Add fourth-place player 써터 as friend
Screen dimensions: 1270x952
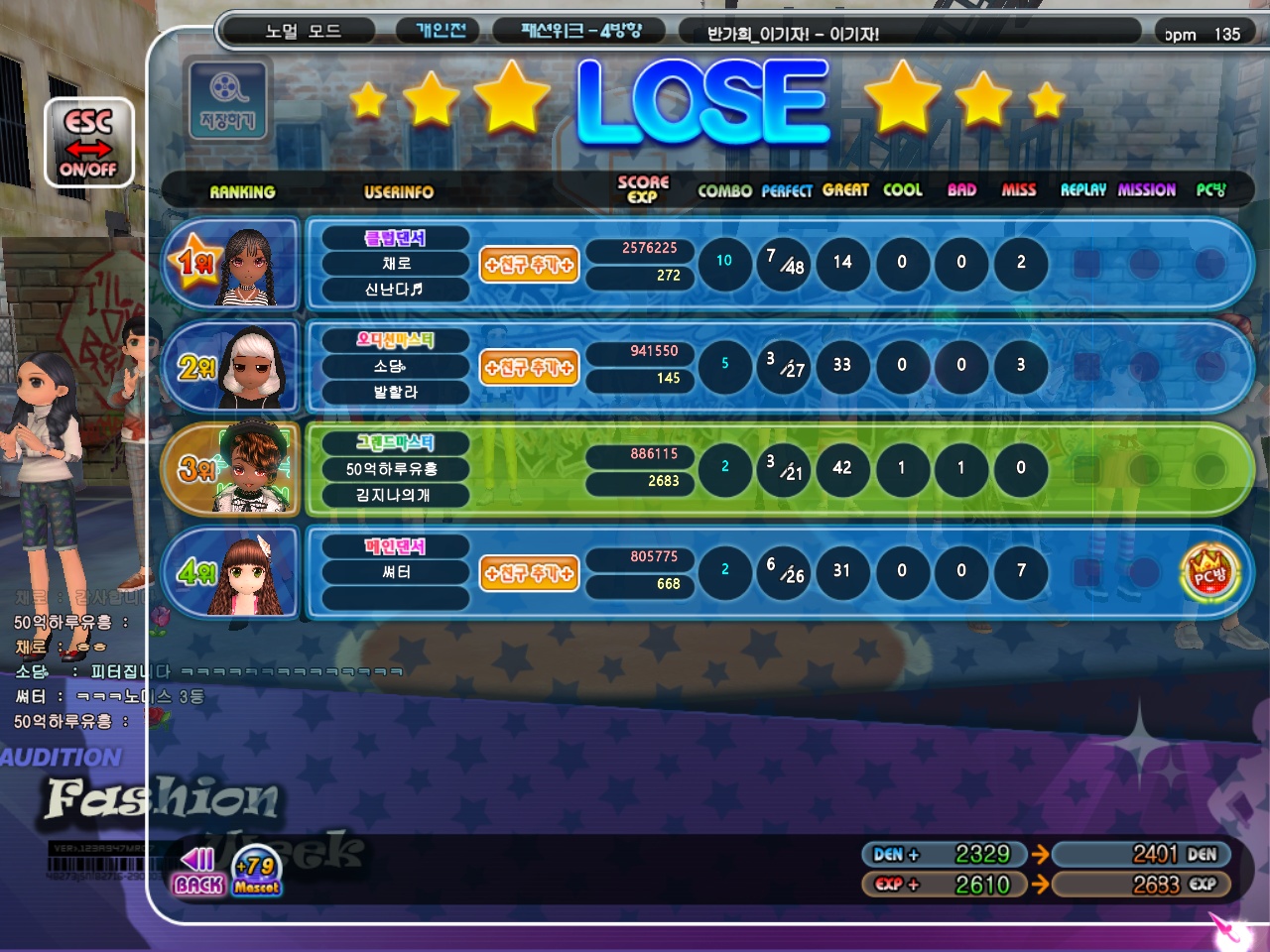point(529,573)
